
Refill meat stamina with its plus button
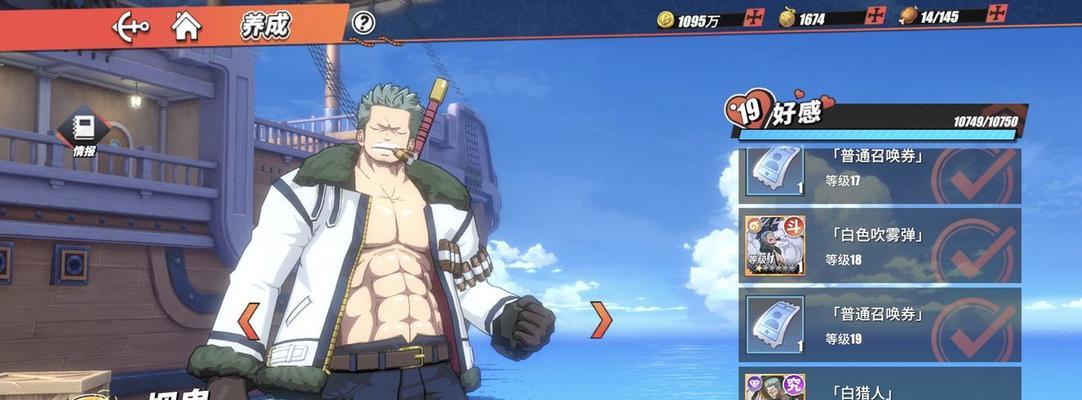(996, 14)
